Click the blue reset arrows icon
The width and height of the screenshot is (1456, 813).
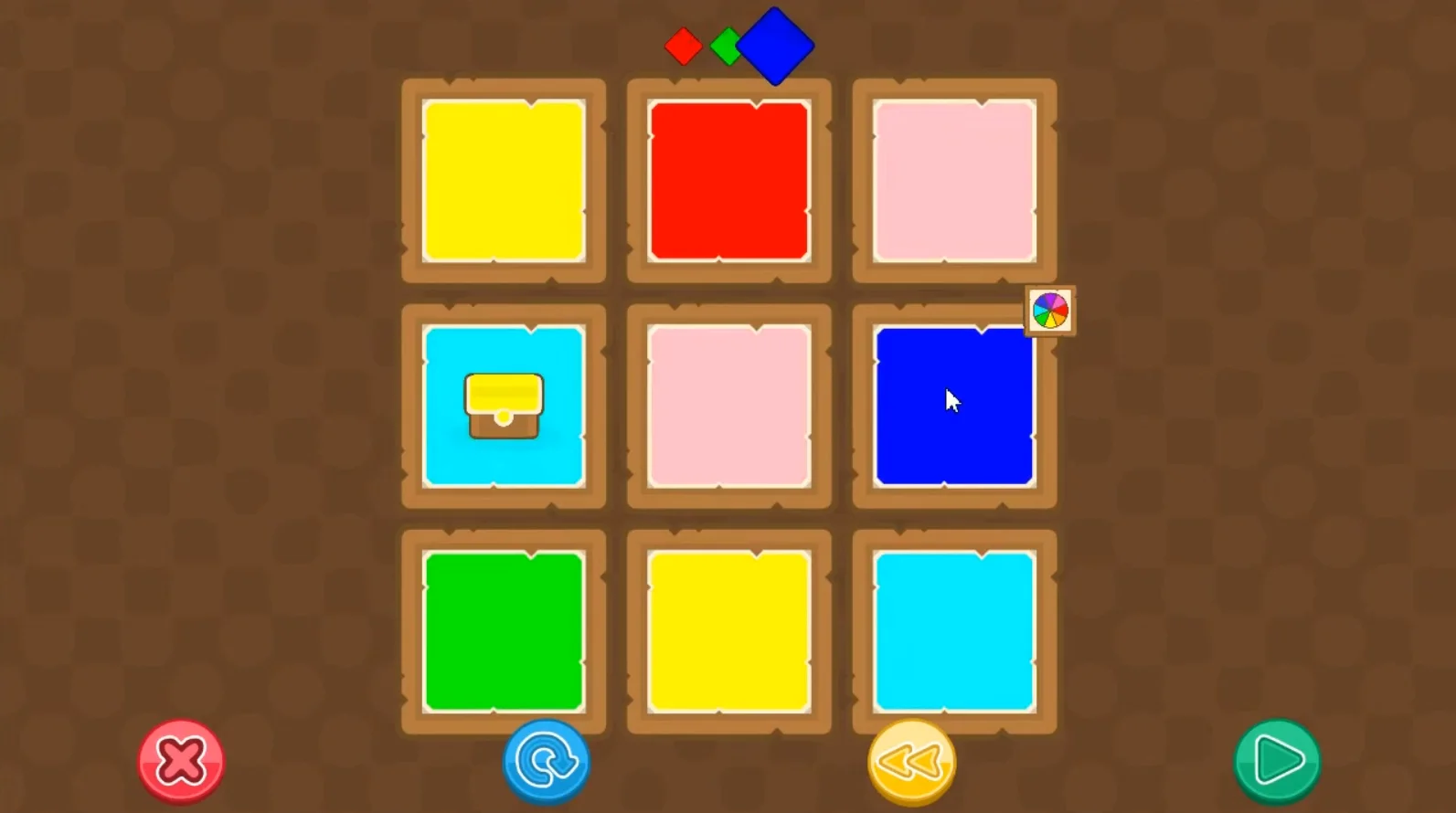click(546, 761)
